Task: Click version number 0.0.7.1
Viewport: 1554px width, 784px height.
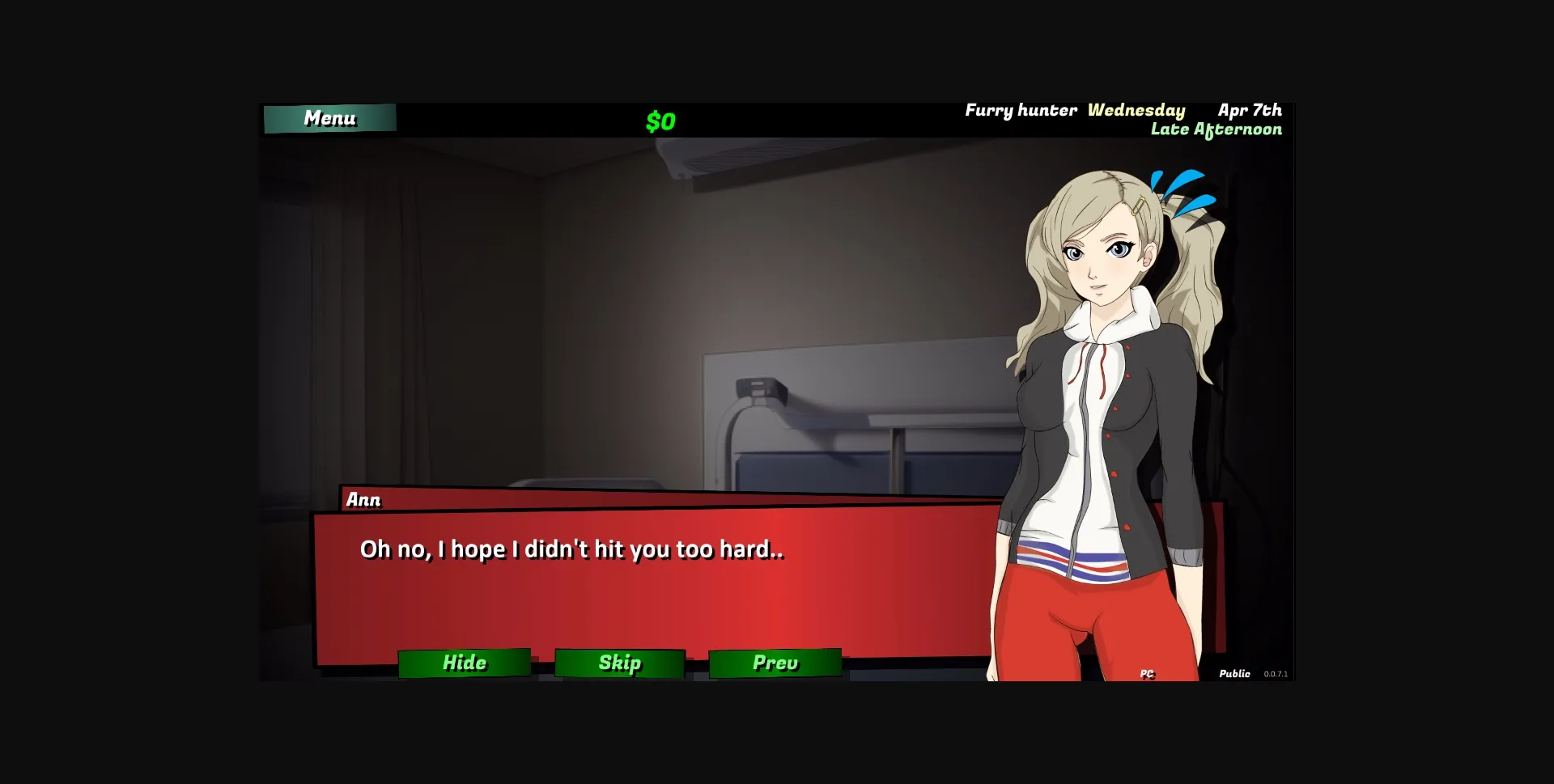Action: pos(1279,673)
